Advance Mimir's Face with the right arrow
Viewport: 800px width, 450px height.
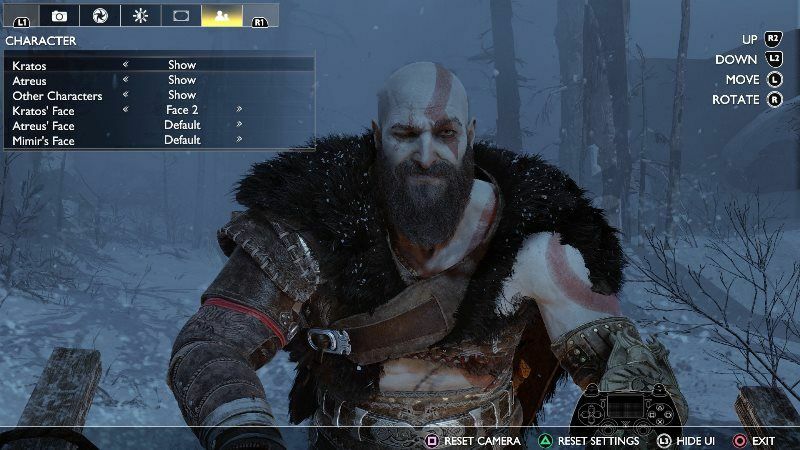[239, 140]
